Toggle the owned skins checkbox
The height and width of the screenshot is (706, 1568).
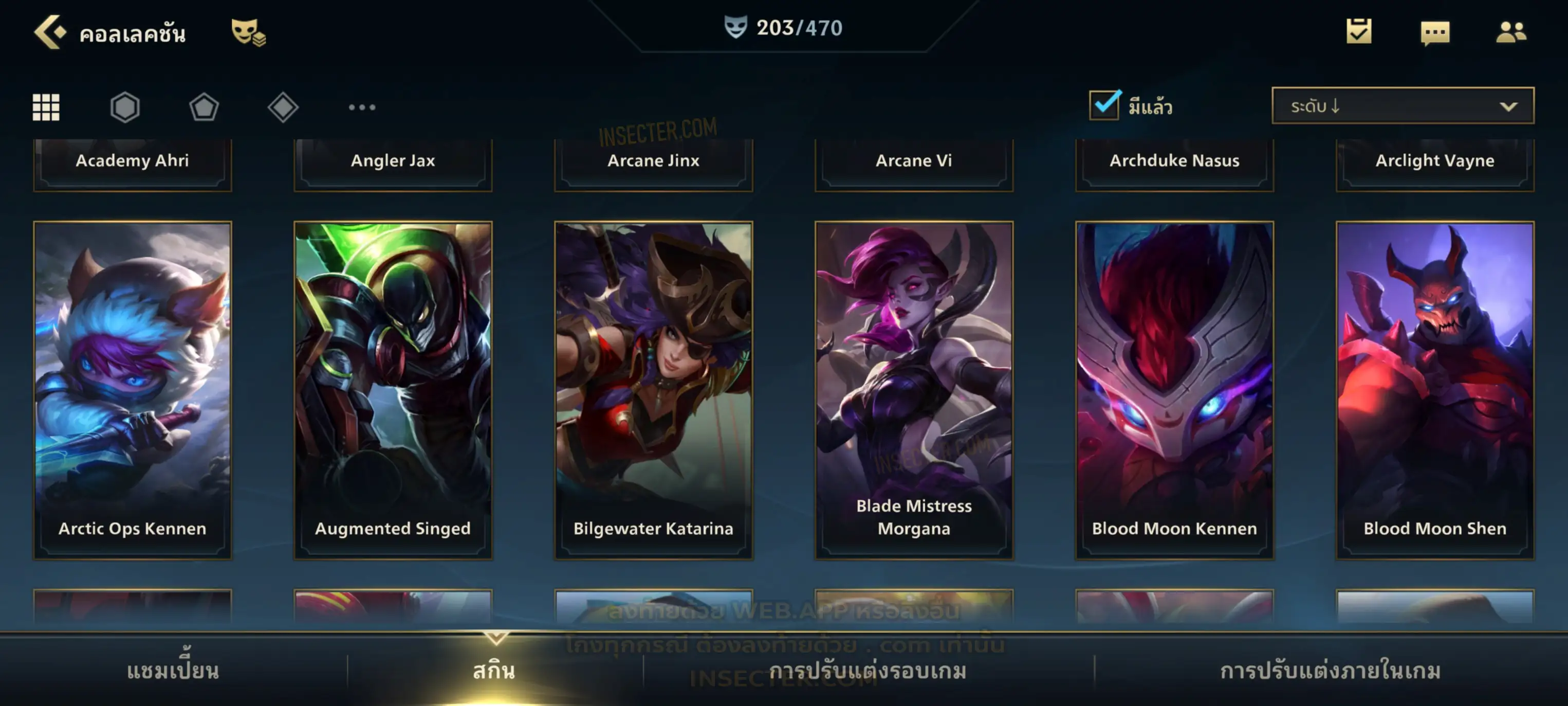pos(1104,105)
